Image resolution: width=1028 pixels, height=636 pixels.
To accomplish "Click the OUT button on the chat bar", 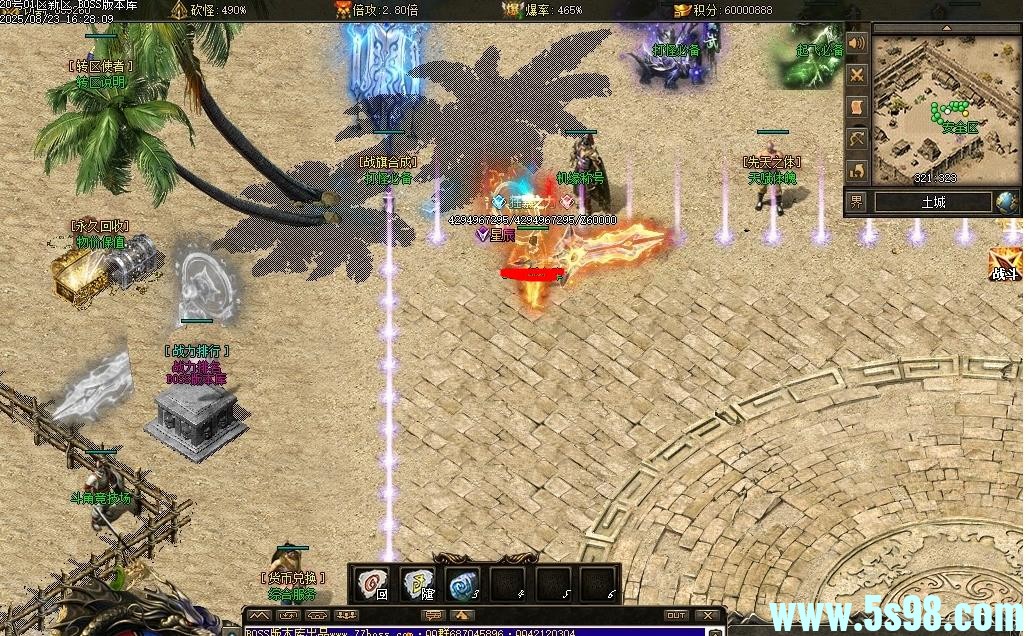I will tap(676, 616).
